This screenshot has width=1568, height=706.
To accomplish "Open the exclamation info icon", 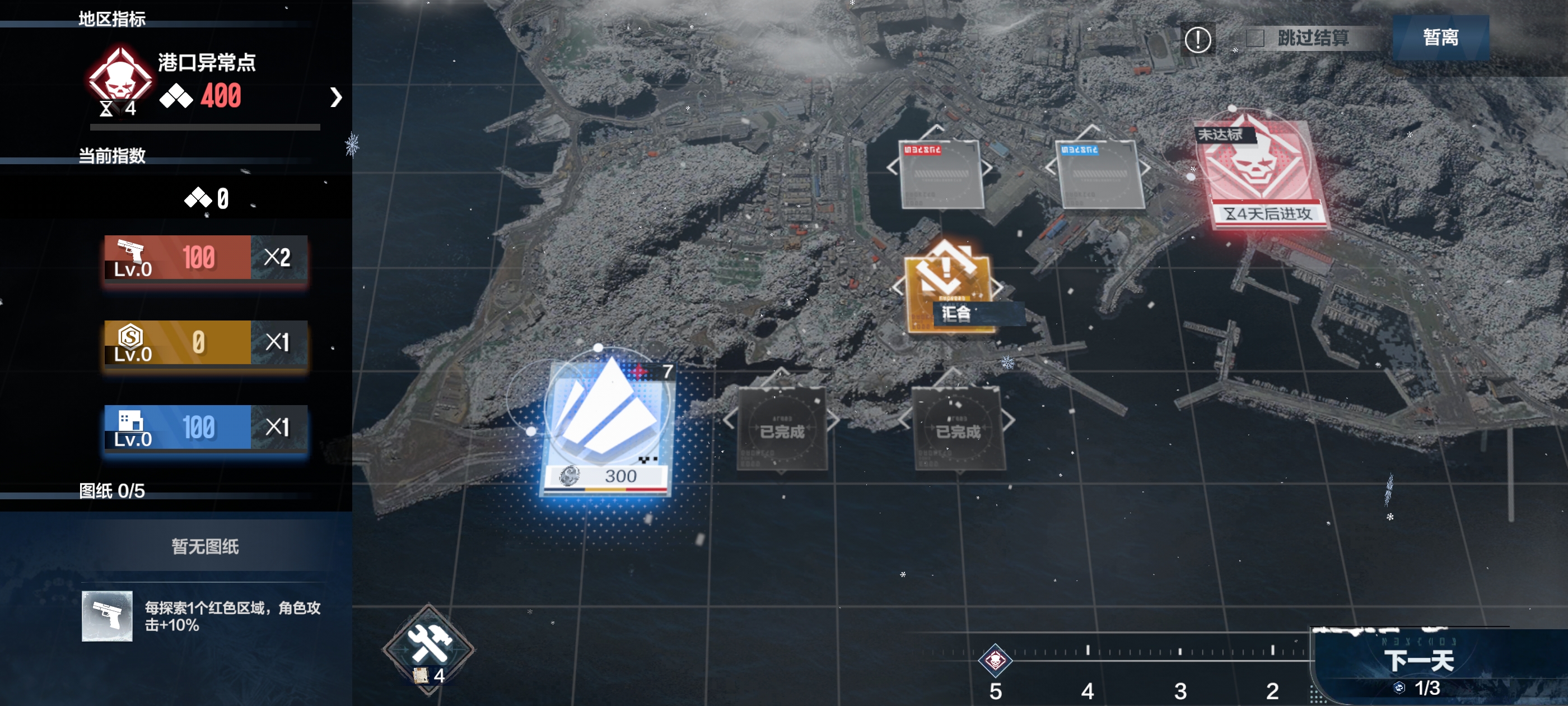I will (x=1197, y=40).
